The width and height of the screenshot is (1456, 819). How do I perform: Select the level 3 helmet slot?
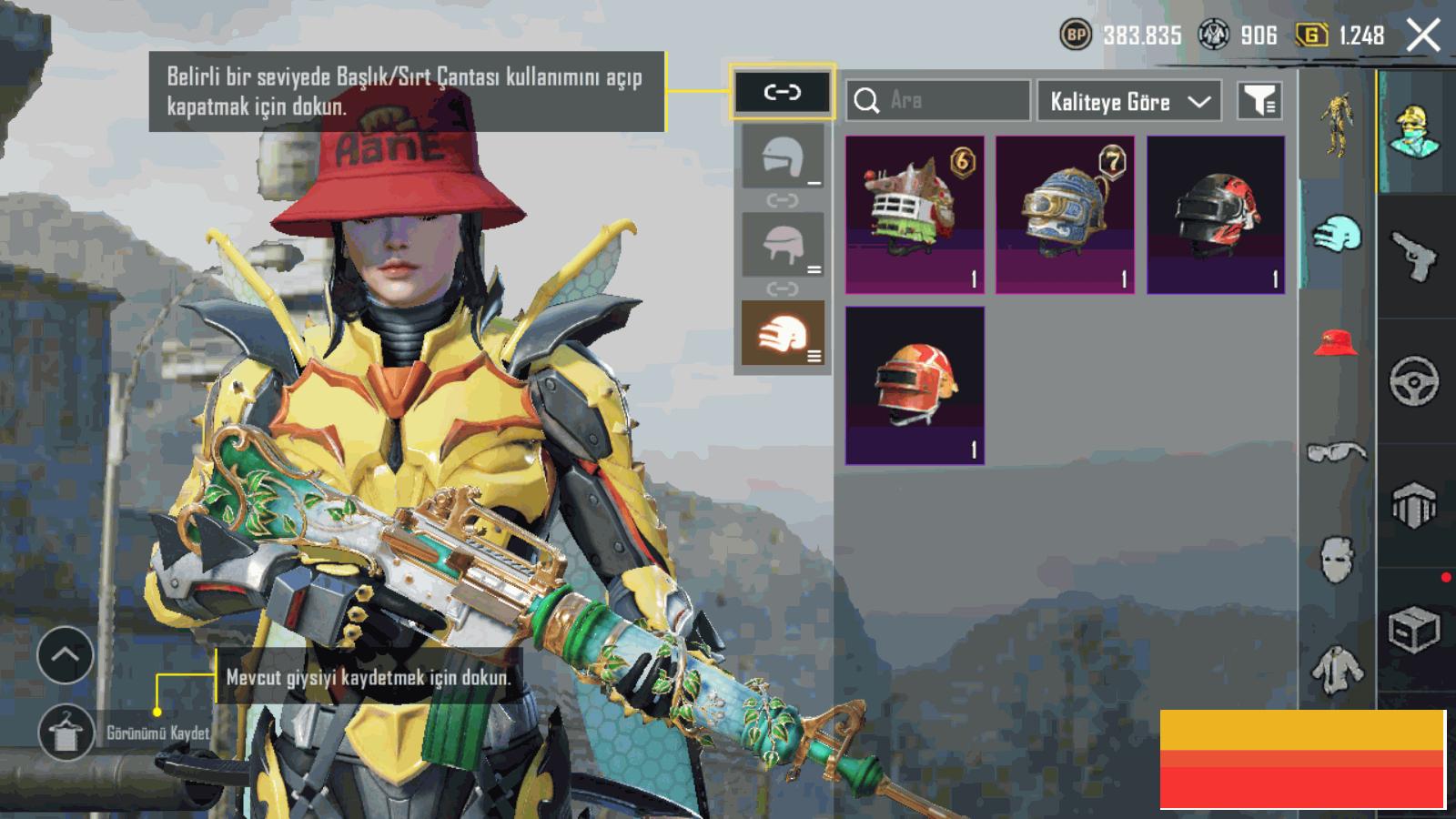783,333
